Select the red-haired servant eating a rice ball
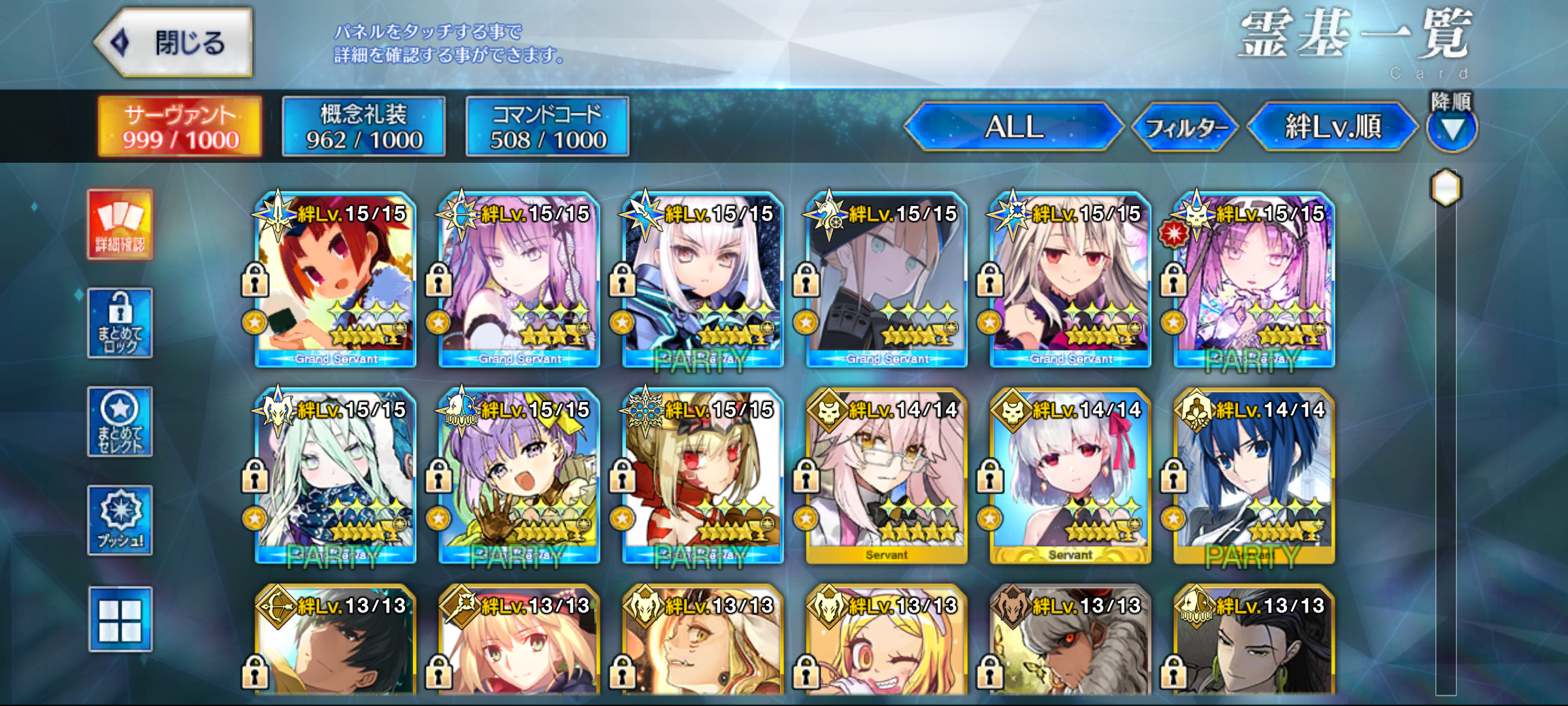1568x706 pixels. coord(336,280)
